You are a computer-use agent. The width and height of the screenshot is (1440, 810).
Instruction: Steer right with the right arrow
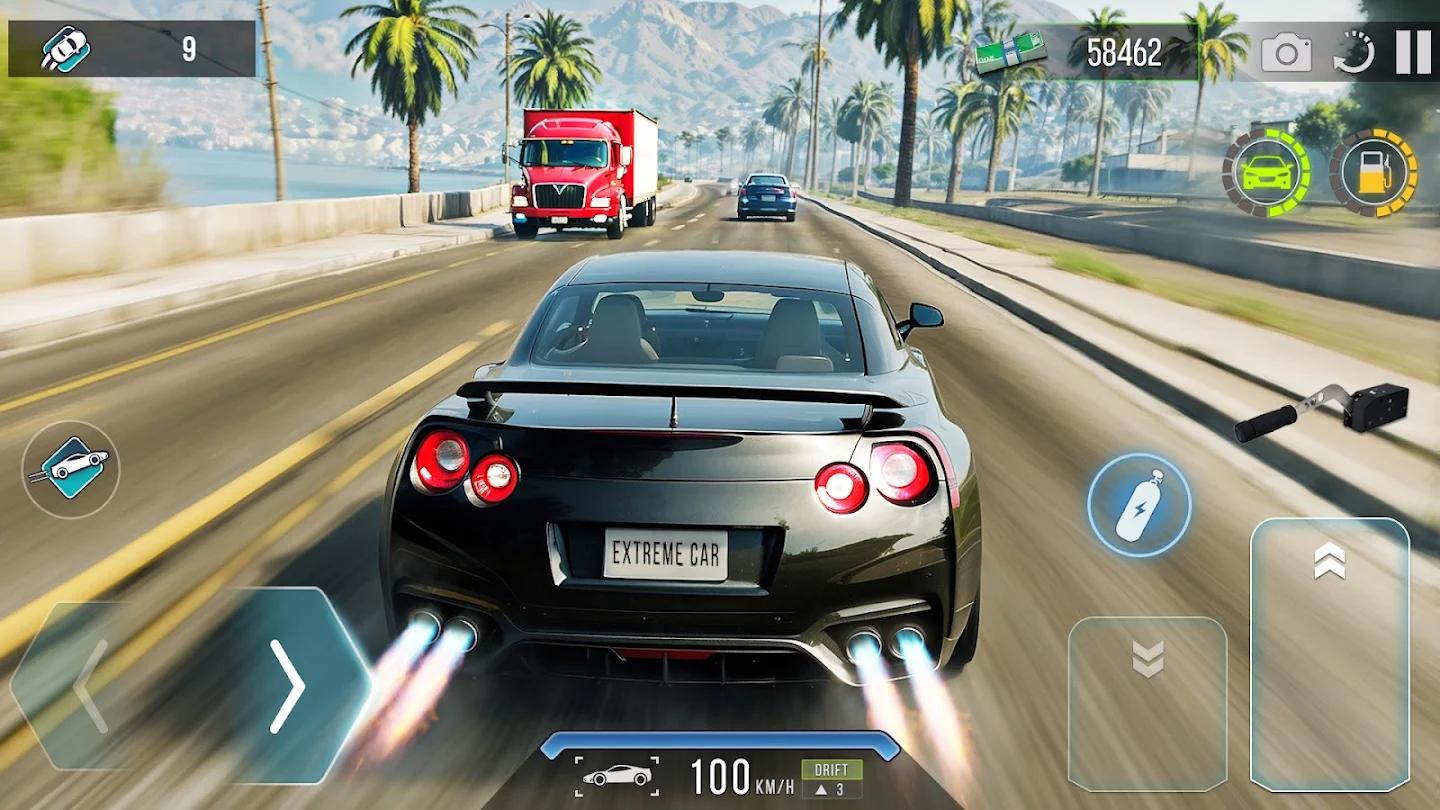point(290,685)
